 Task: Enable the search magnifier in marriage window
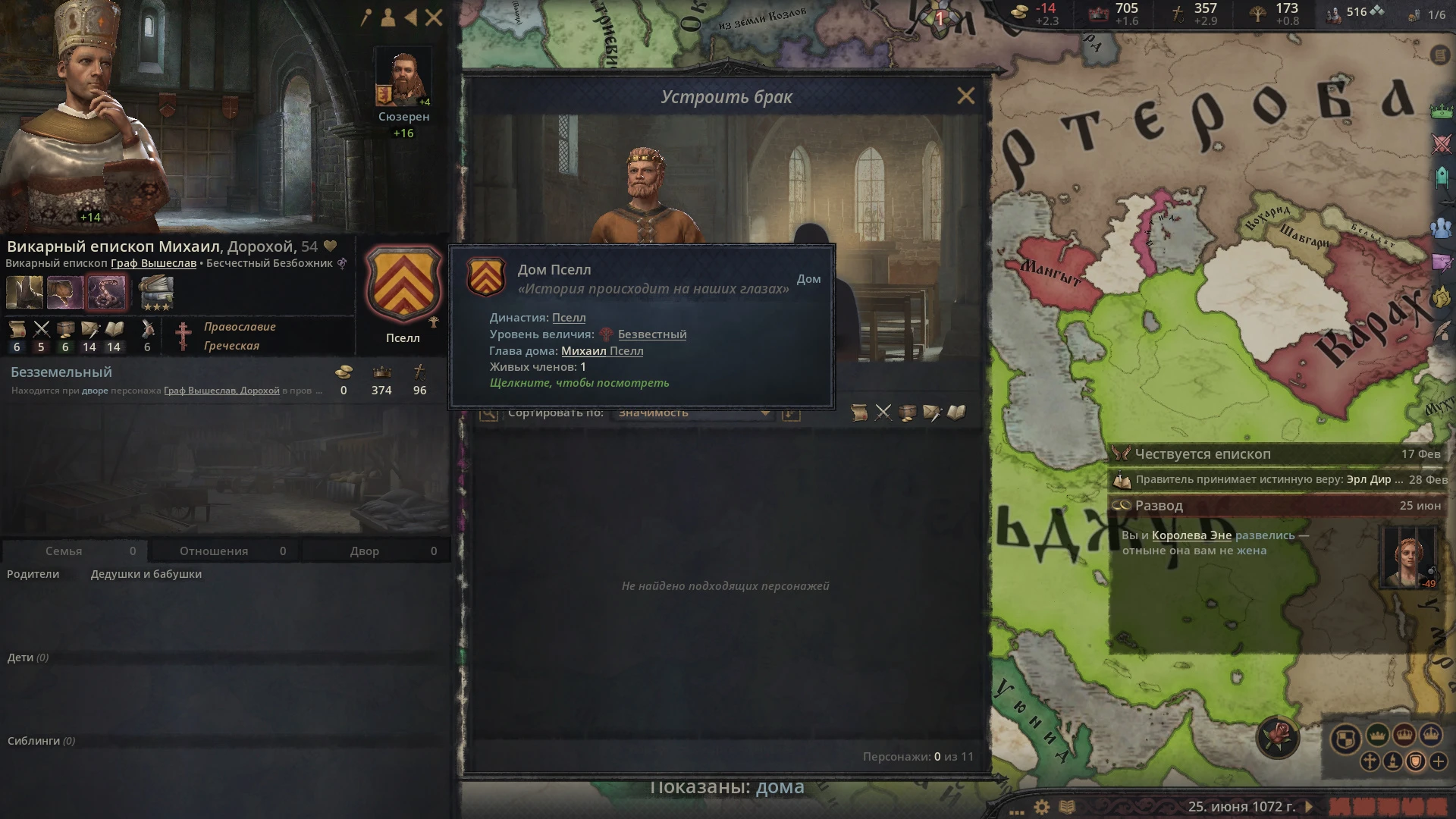(x=489, y=413)
